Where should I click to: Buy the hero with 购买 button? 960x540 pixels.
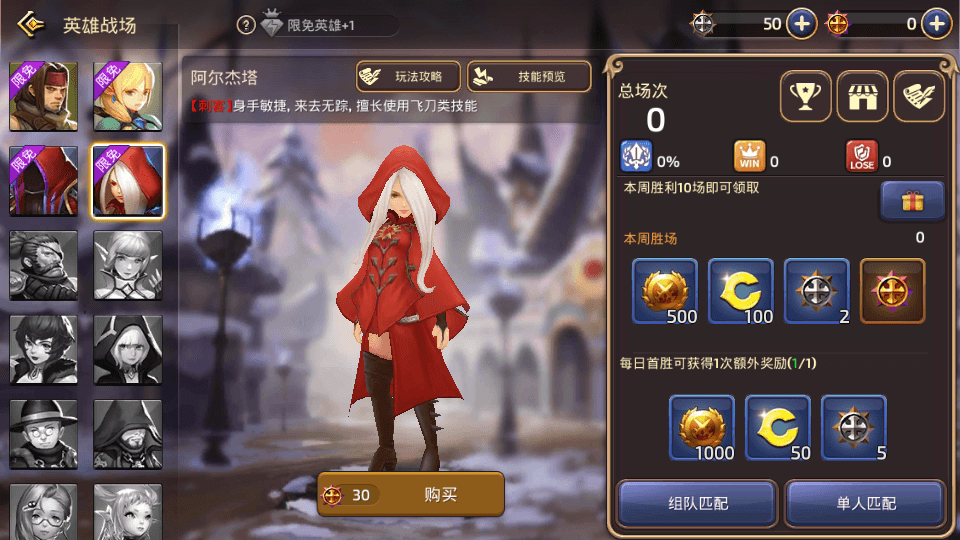[x=411, y=494]
